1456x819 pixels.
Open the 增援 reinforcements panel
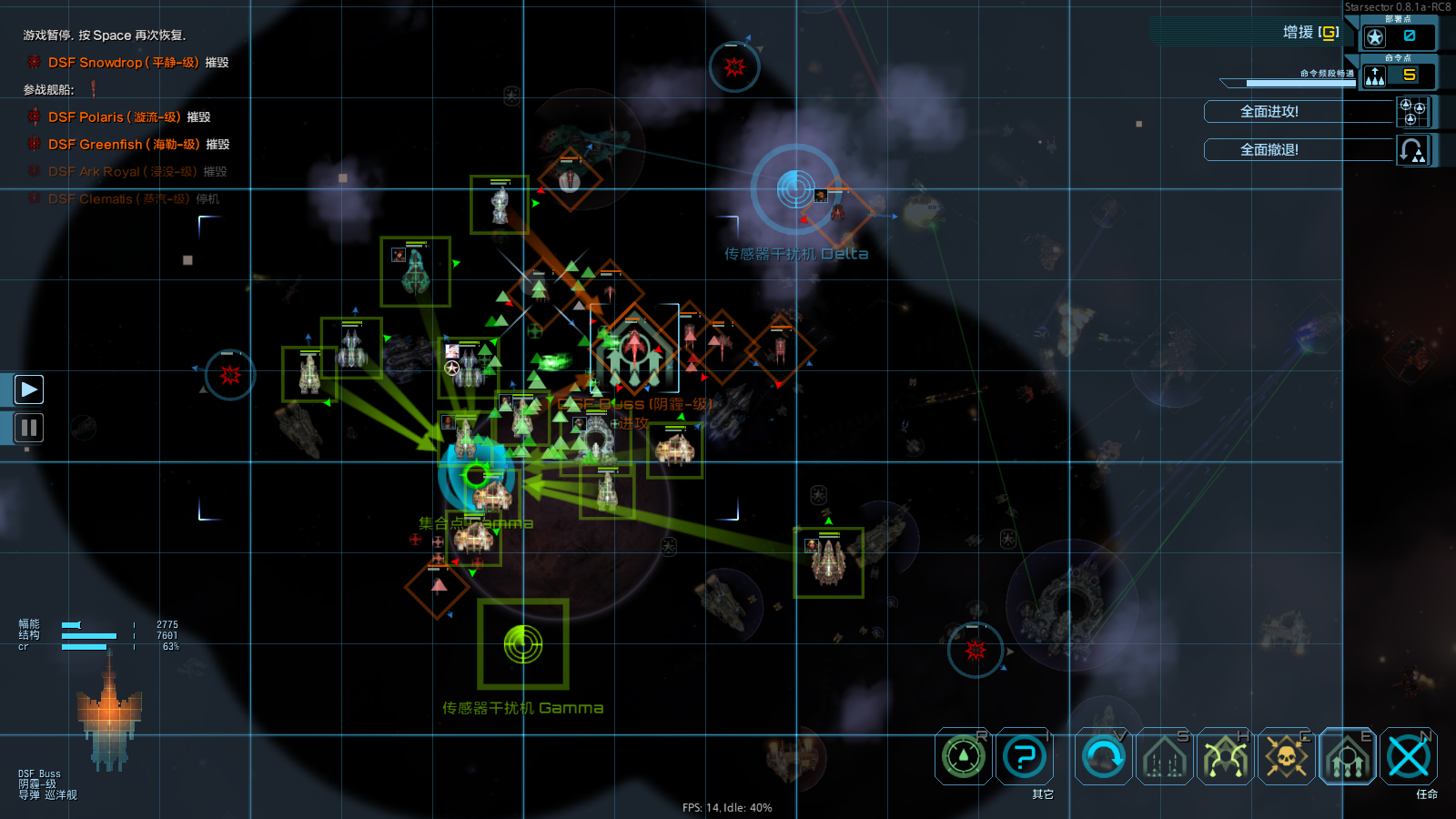pos(1310,33)
